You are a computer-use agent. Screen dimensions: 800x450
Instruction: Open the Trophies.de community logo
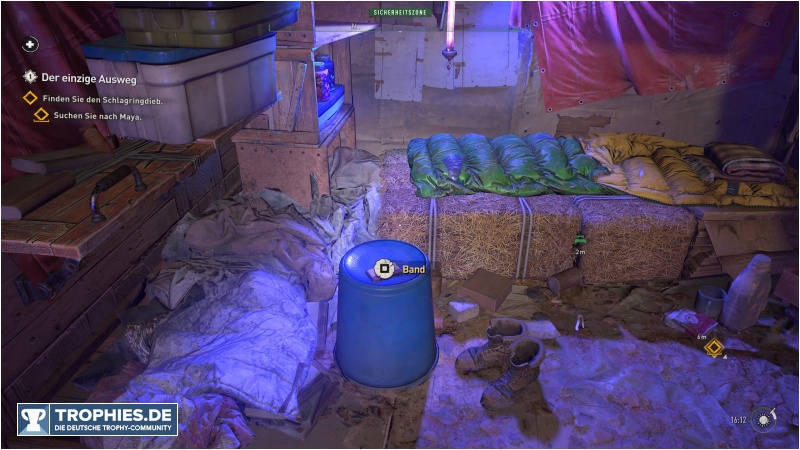tap(97, 419)
